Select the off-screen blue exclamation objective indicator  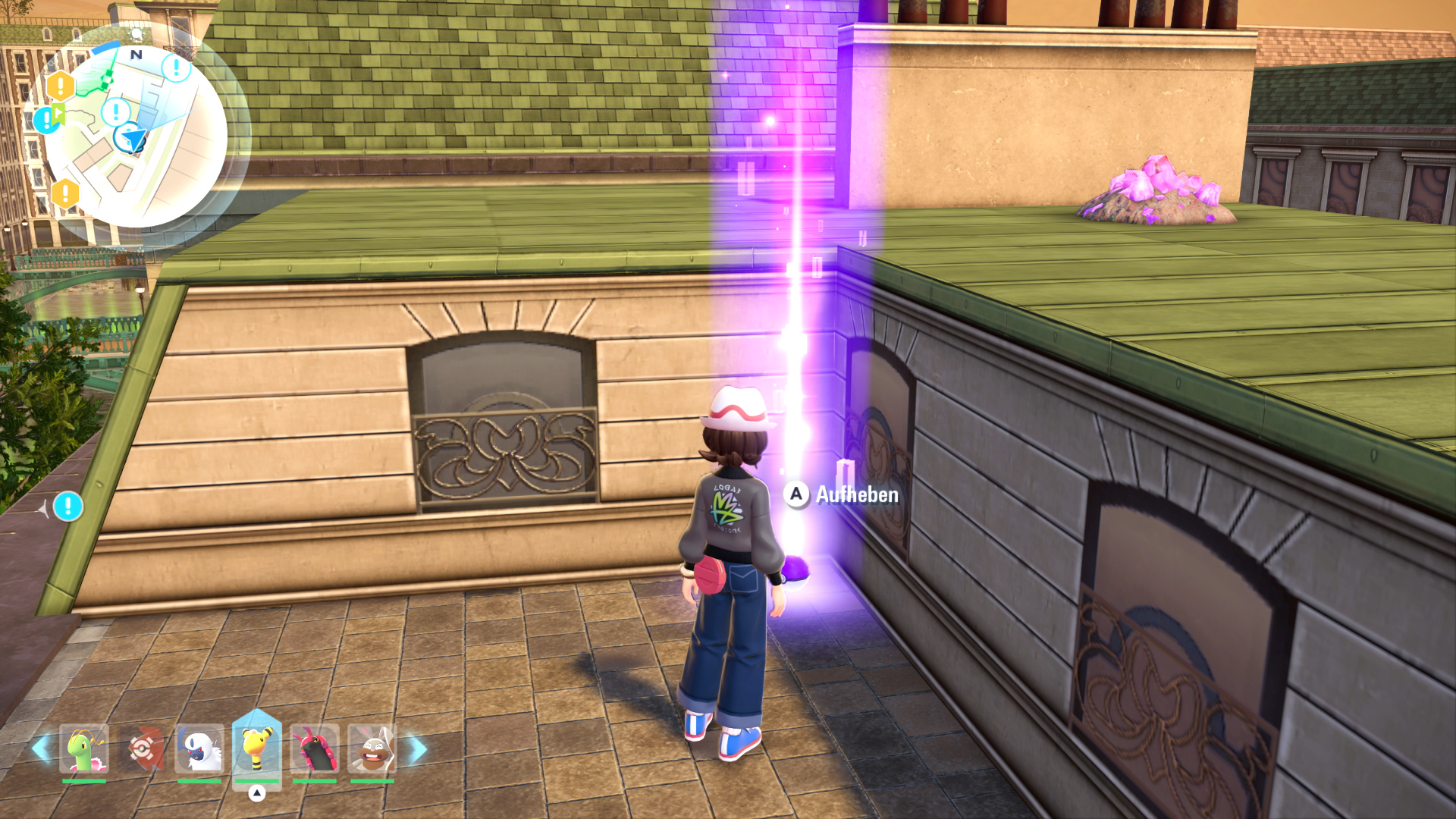68,506
